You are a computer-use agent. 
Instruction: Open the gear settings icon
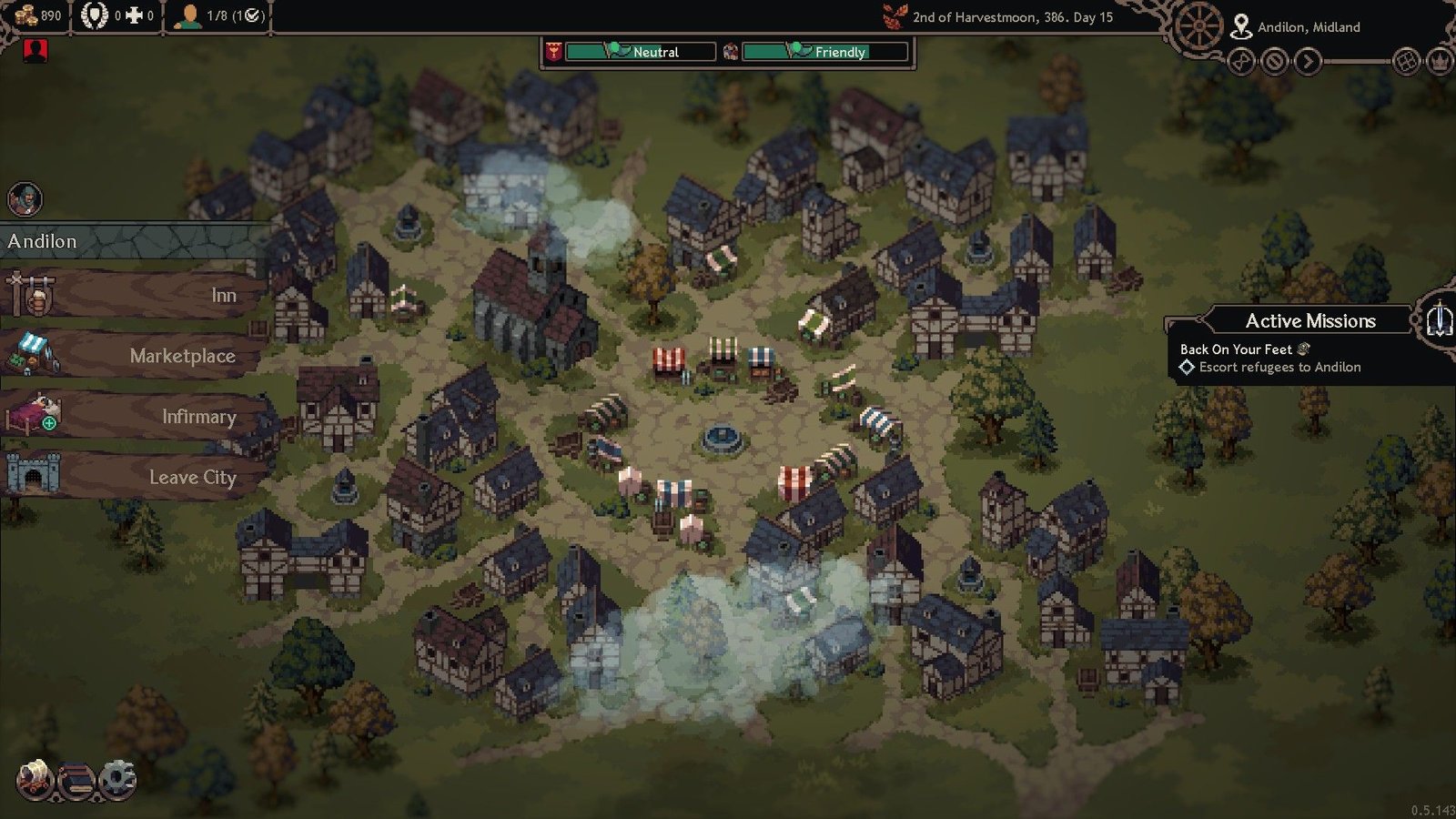point(116,780)
